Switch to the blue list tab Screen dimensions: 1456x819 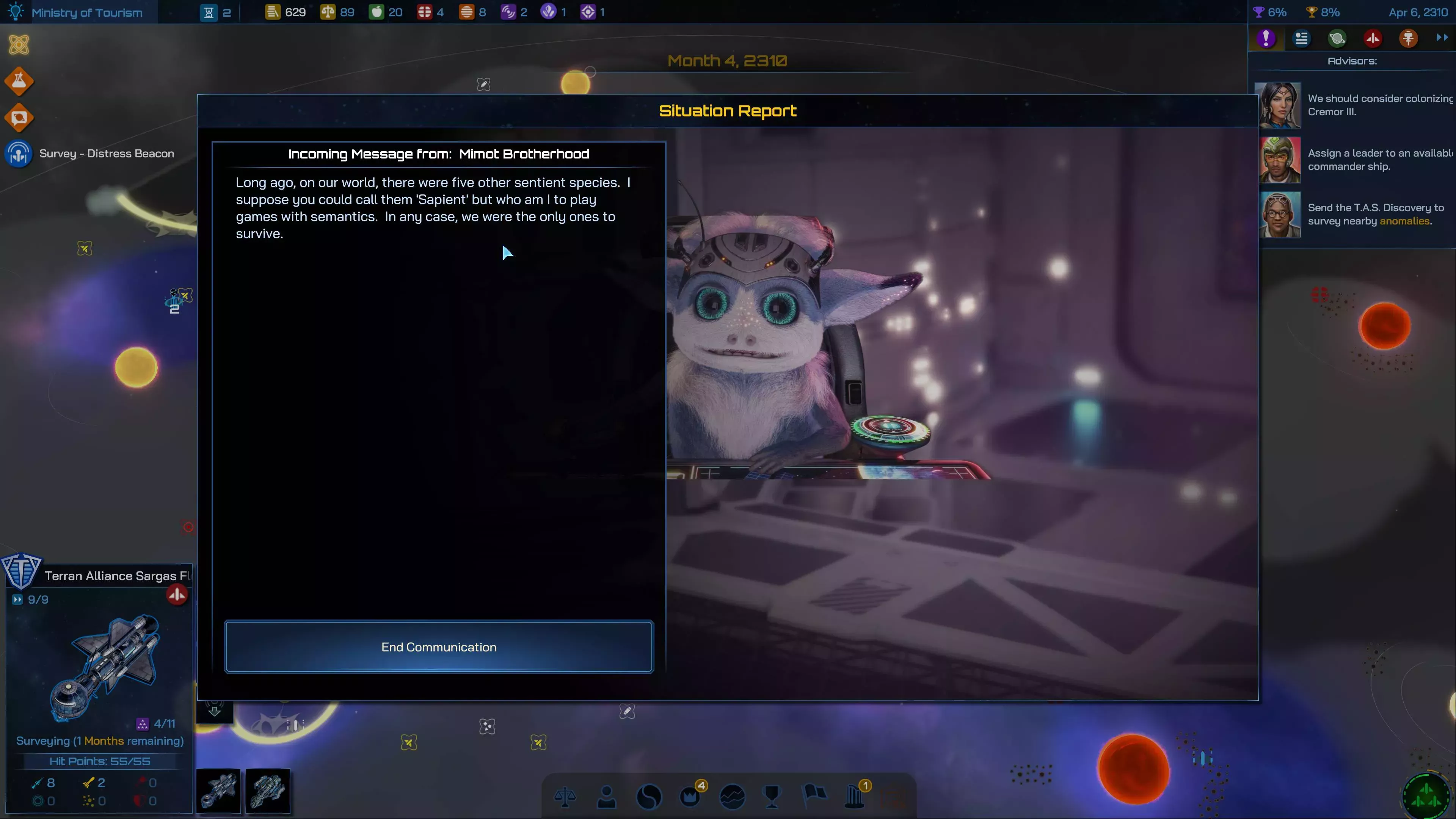coord(1302,38)
